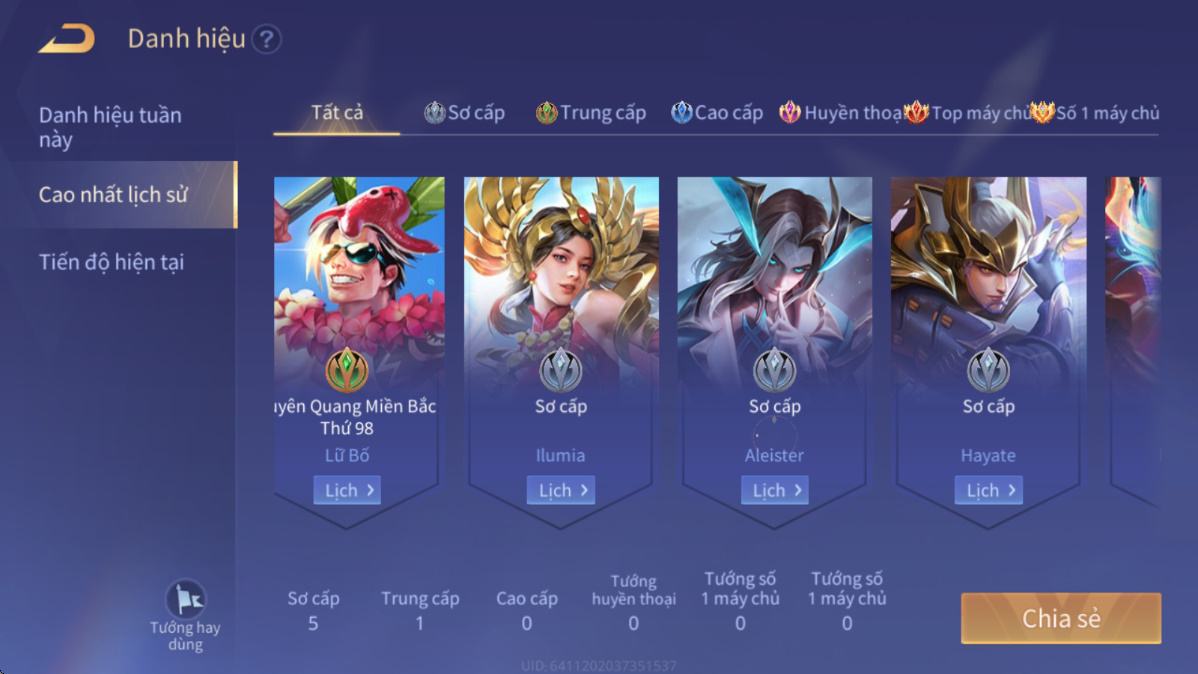Filter by the Trung cấp tab
The height and width of the screenshot is (674, 1198).
pos(591,113)
